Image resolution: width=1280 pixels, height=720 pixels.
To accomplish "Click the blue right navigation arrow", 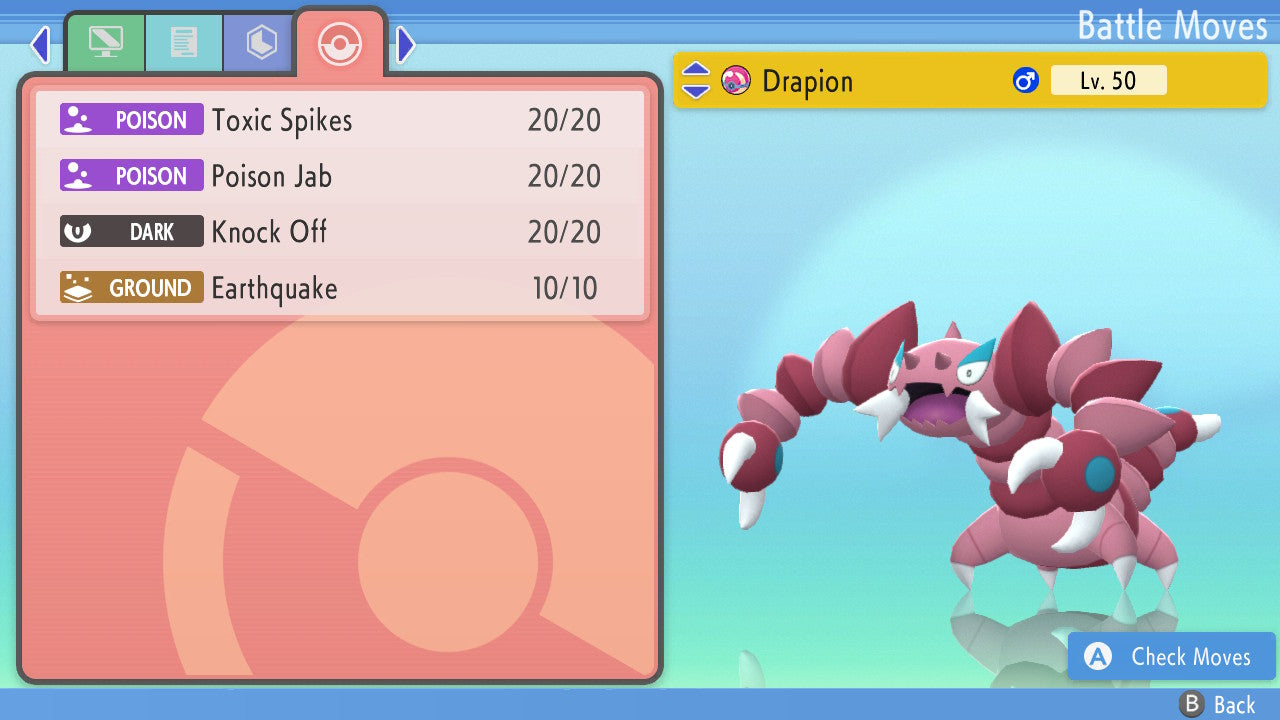I will pyautogui.click(x=404, y=45).
